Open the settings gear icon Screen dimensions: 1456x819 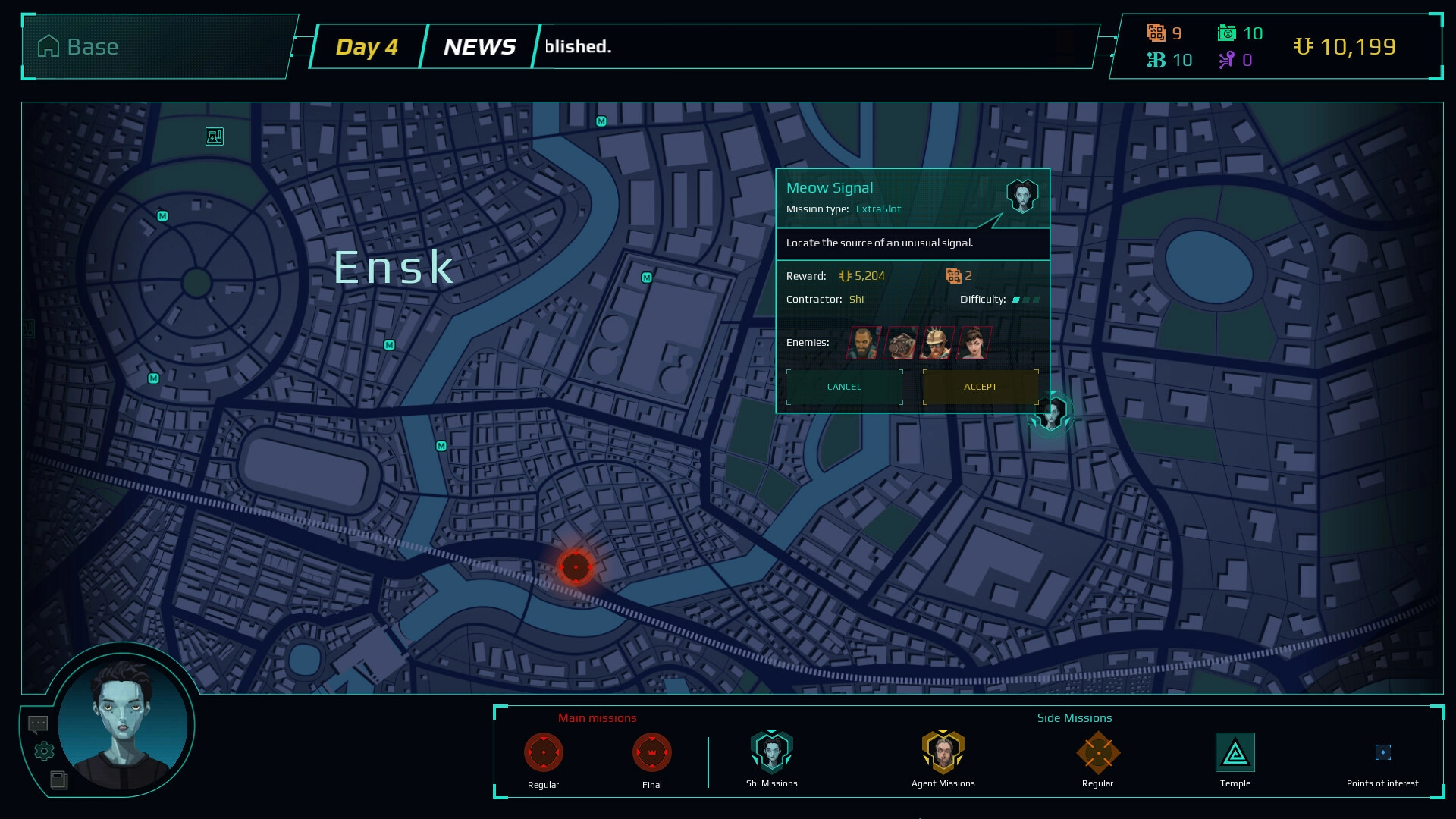point(45,751)
